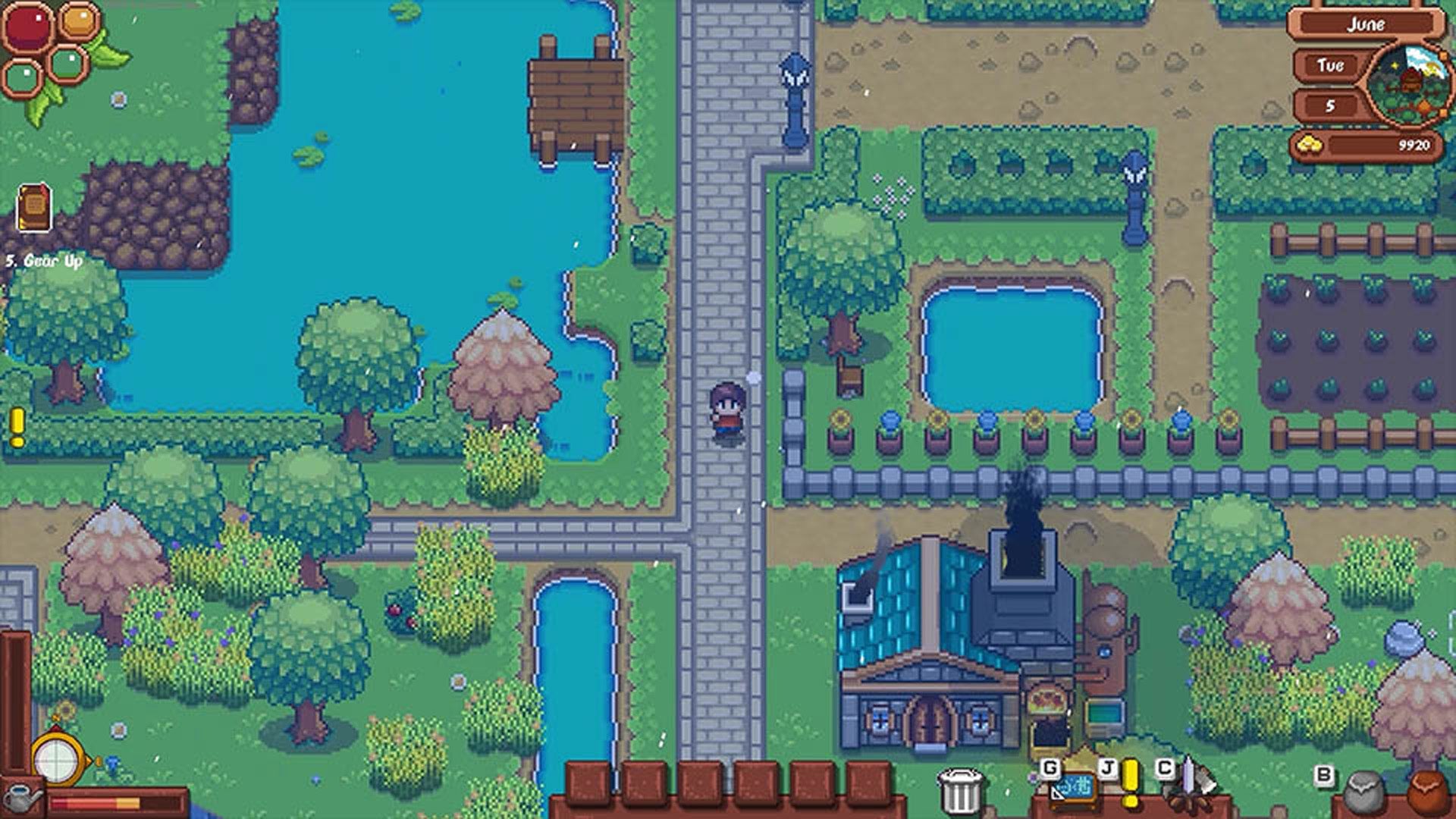The image size is (1456, 819).
Task: Click the magnifying glass search tool
Action: pyautogui.click(x=55, y=758)
